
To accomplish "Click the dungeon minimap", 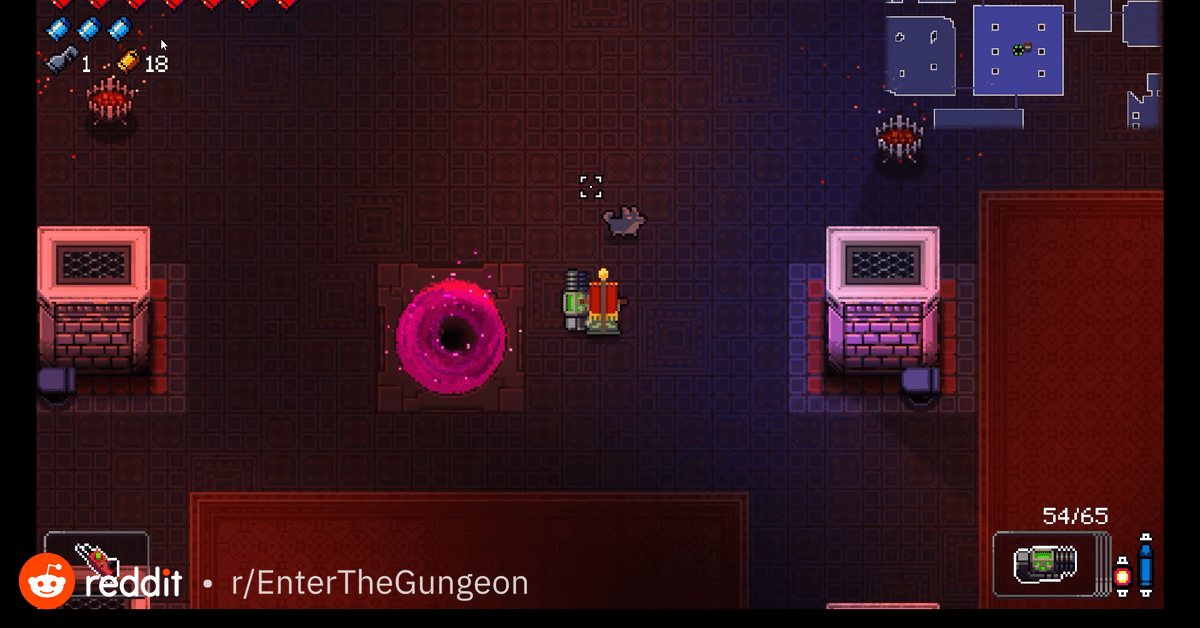I will (1020, 62).
